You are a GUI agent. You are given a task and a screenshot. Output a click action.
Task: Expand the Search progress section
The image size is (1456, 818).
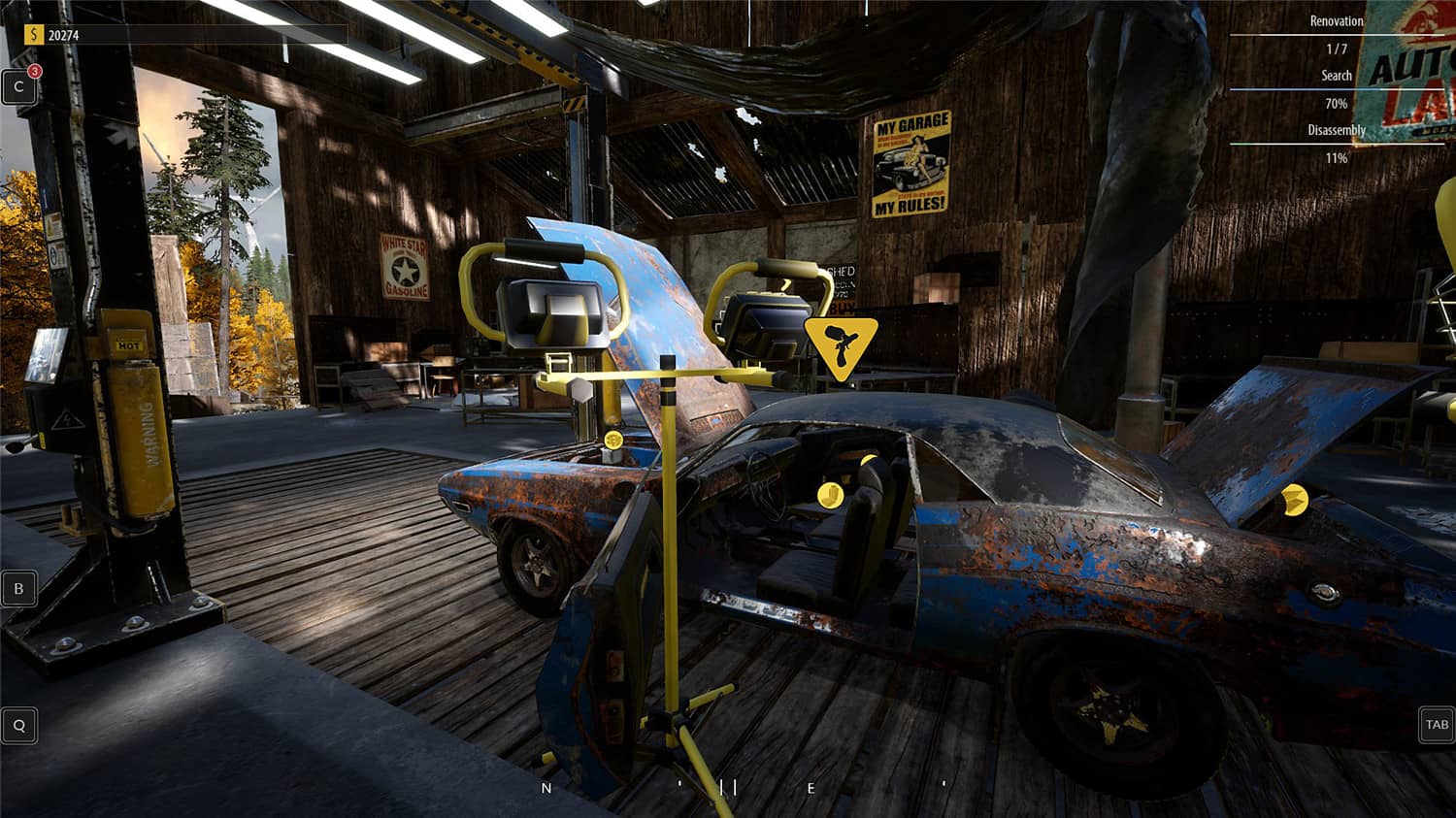(1337, 76)
